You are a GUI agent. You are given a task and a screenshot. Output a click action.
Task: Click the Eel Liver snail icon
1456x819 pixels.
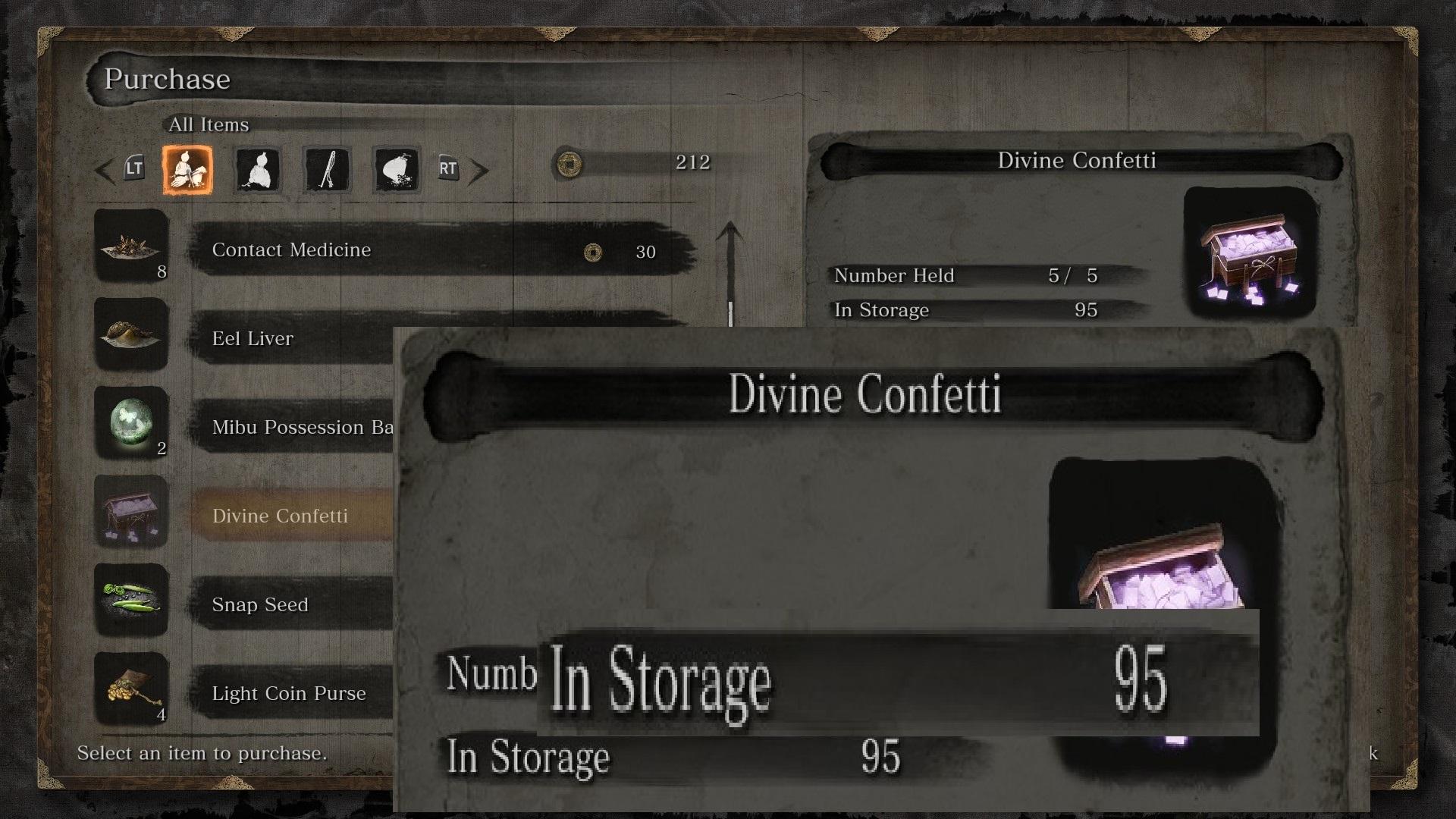pyautogui.click(x=130, y=335)
